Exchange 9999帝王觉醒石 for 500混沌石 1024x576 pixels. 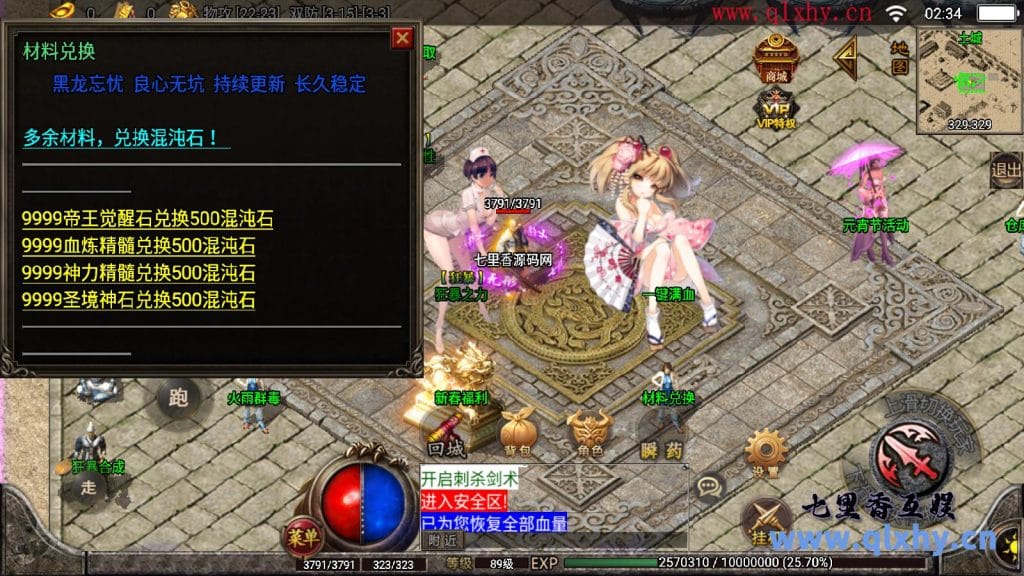tap(147, 220)
